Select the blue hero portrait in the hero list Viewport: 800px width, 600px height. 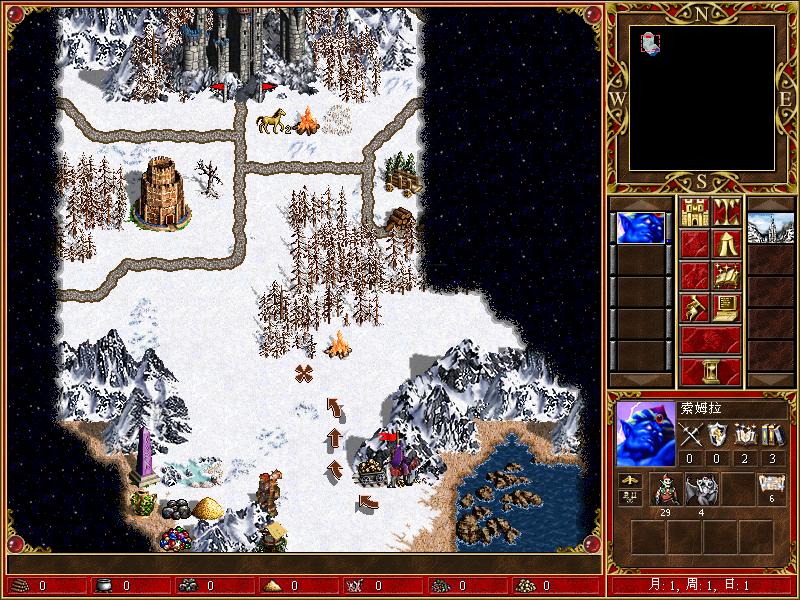641,228
